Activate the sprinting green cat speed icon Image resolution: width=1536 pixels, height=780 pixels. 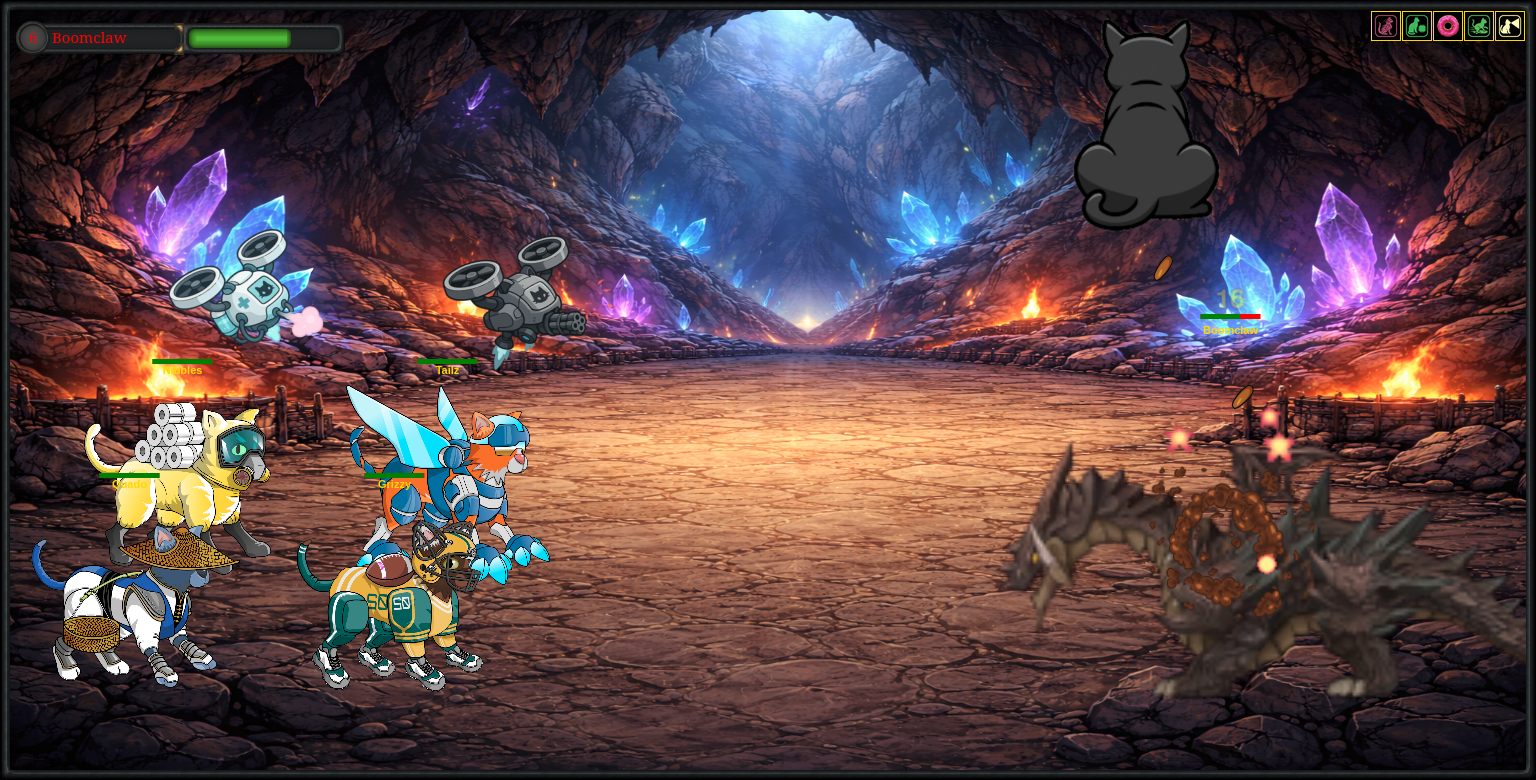1478,26
